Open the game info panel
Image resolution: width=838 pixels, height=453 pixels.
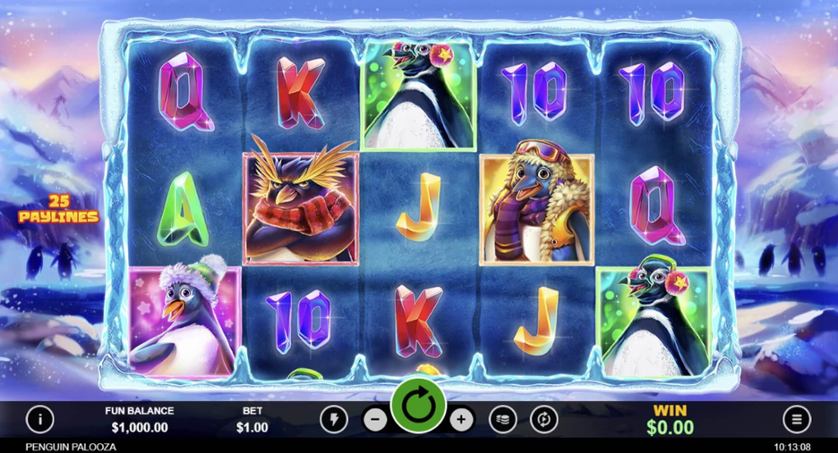pos(40,418)
